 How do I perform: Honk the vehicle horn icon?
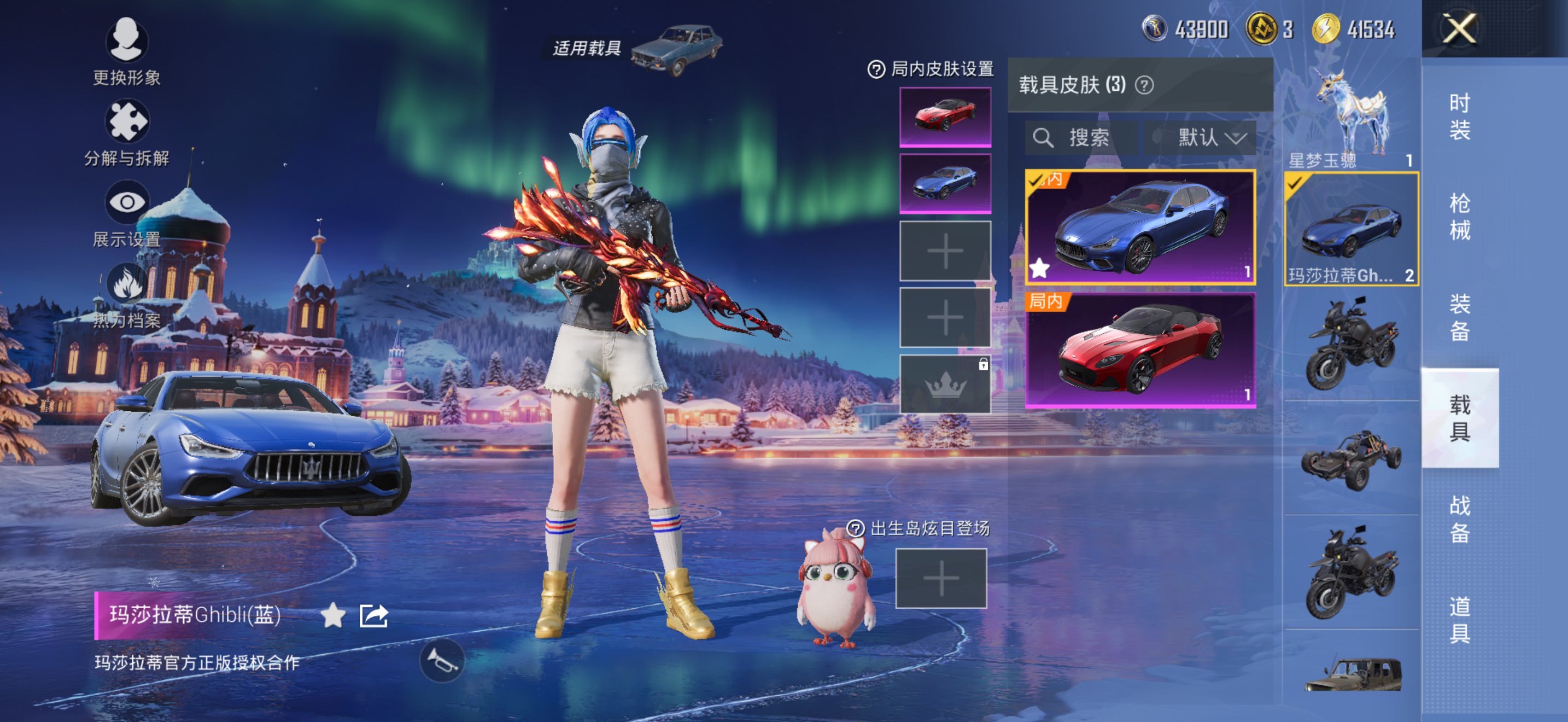pyautogui.click(x=442, y=661)
